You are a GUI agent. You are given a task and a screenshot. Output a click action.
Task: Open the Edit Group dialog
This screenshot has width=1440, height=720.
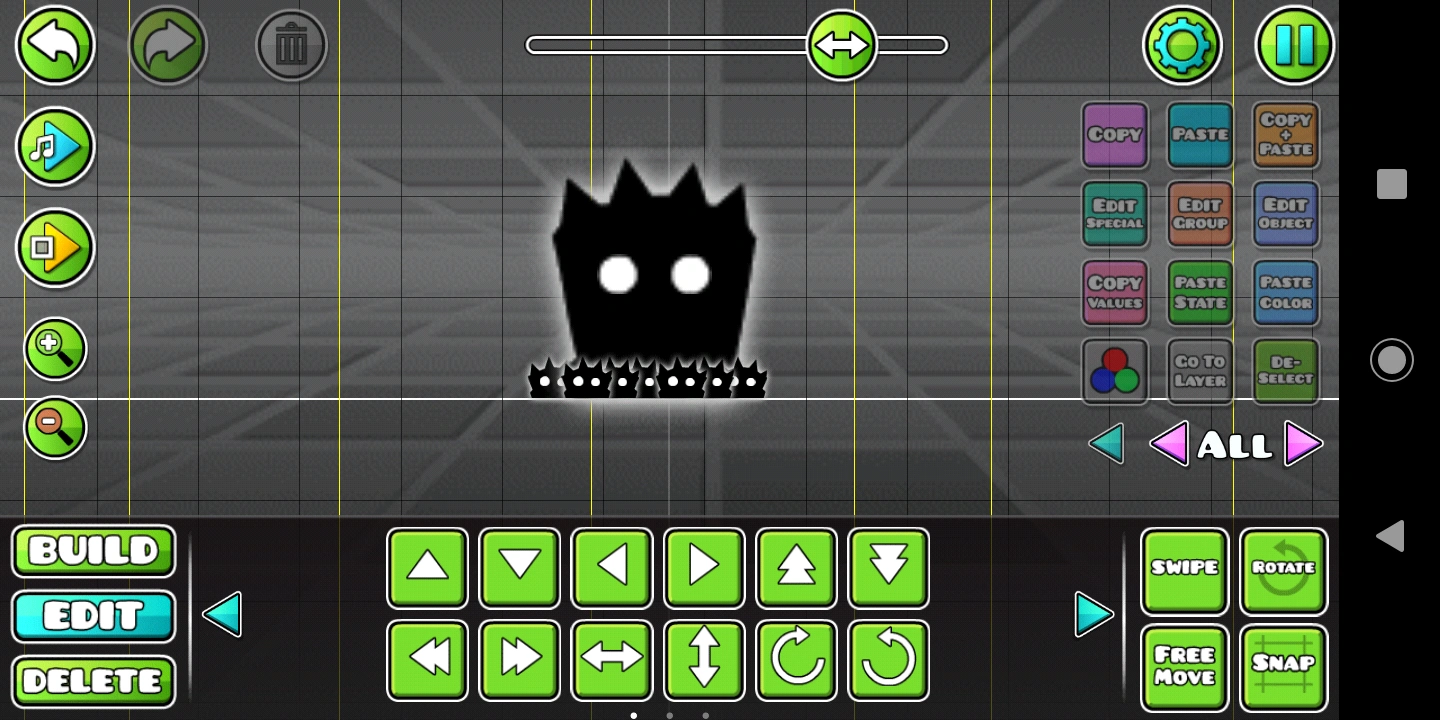pyautogui.click(x=1199, y=215)
